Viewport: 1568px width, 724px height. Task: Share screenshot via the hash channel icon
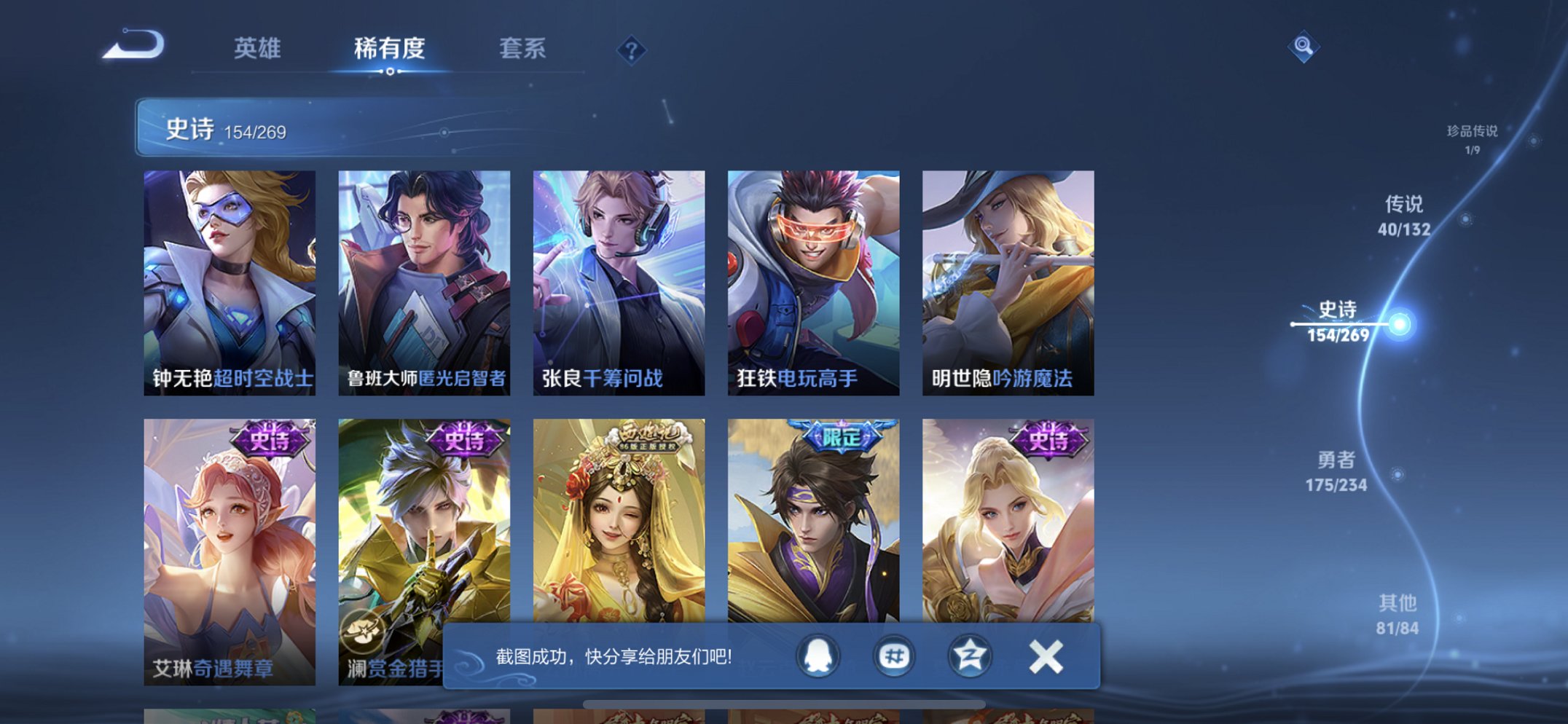point(895,656)
